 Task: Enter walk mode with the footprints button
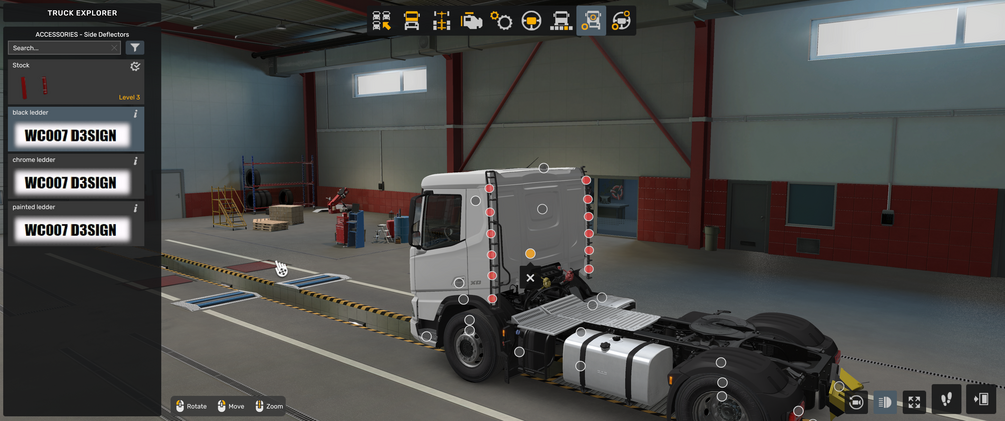[x=947, y=400]
